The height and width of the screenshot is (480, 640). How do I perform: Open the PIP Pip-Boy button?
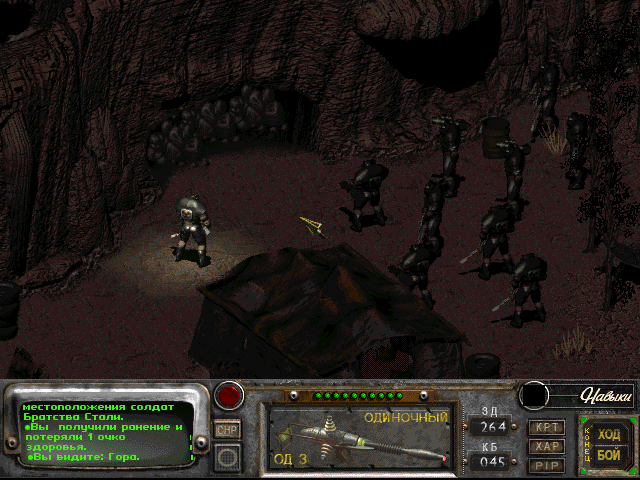(545, 465)
